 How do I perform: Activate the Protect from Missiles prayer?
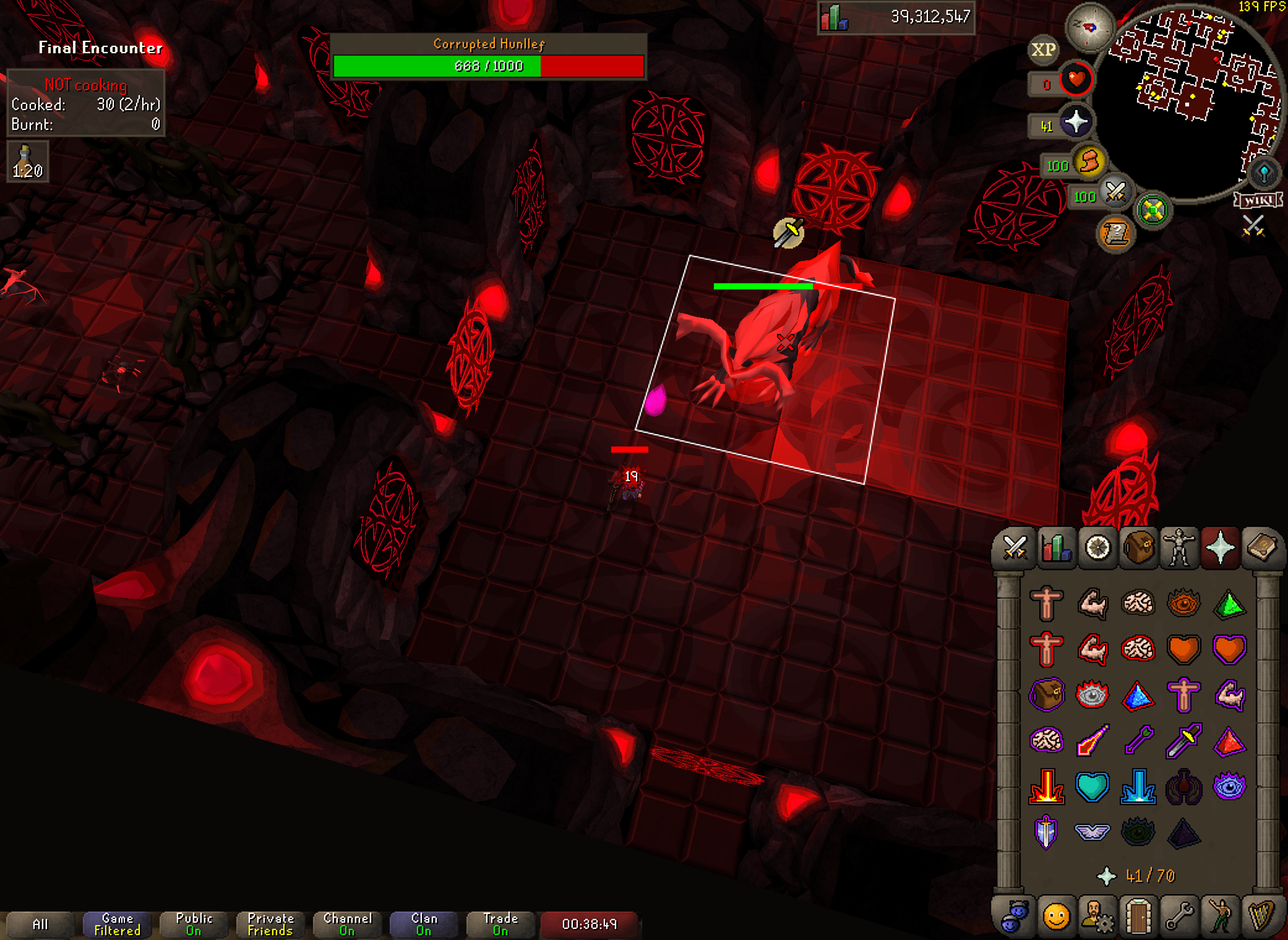click(x=1138, y=741)
